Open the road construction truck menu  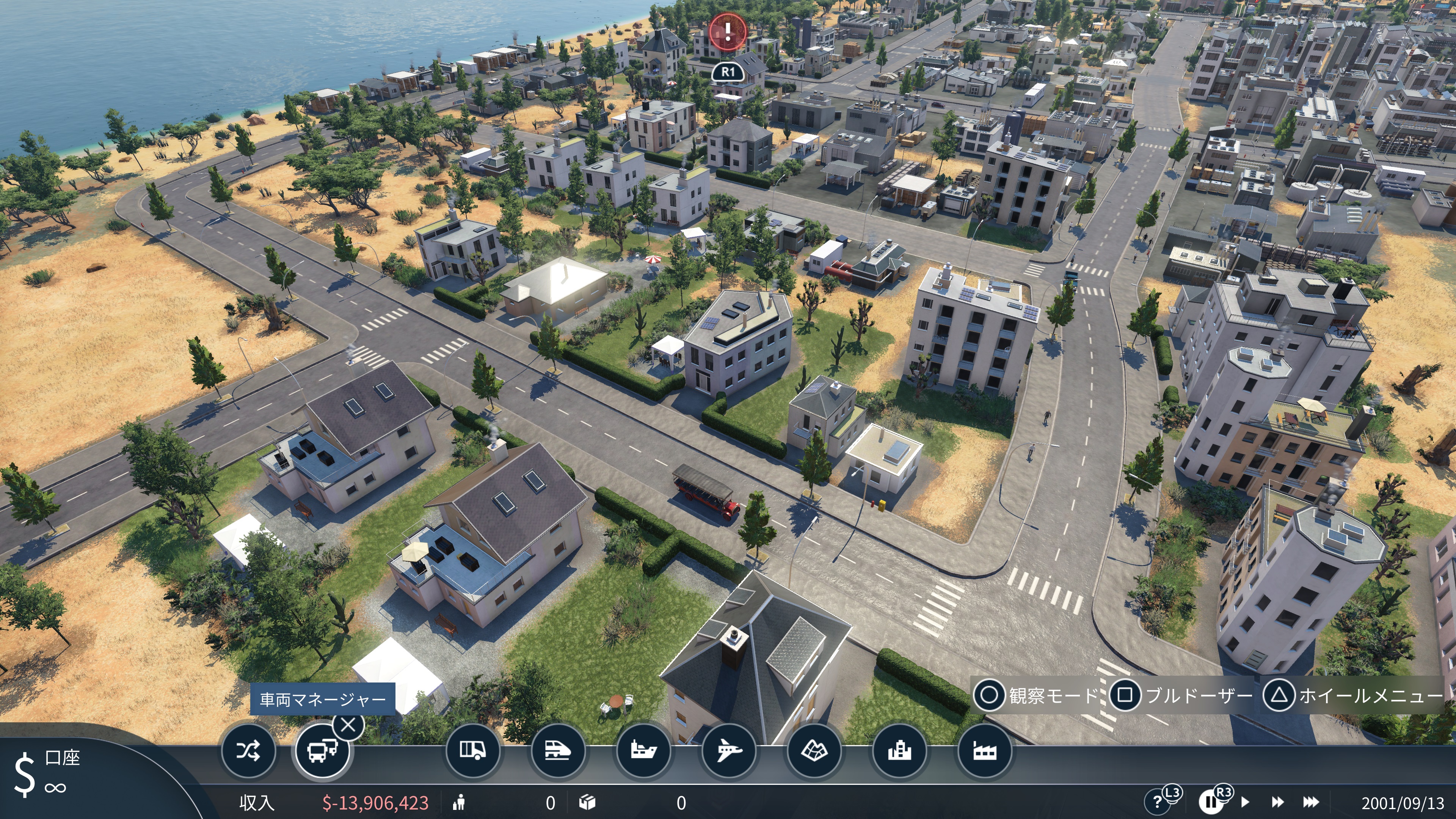(x=472, y=751)
